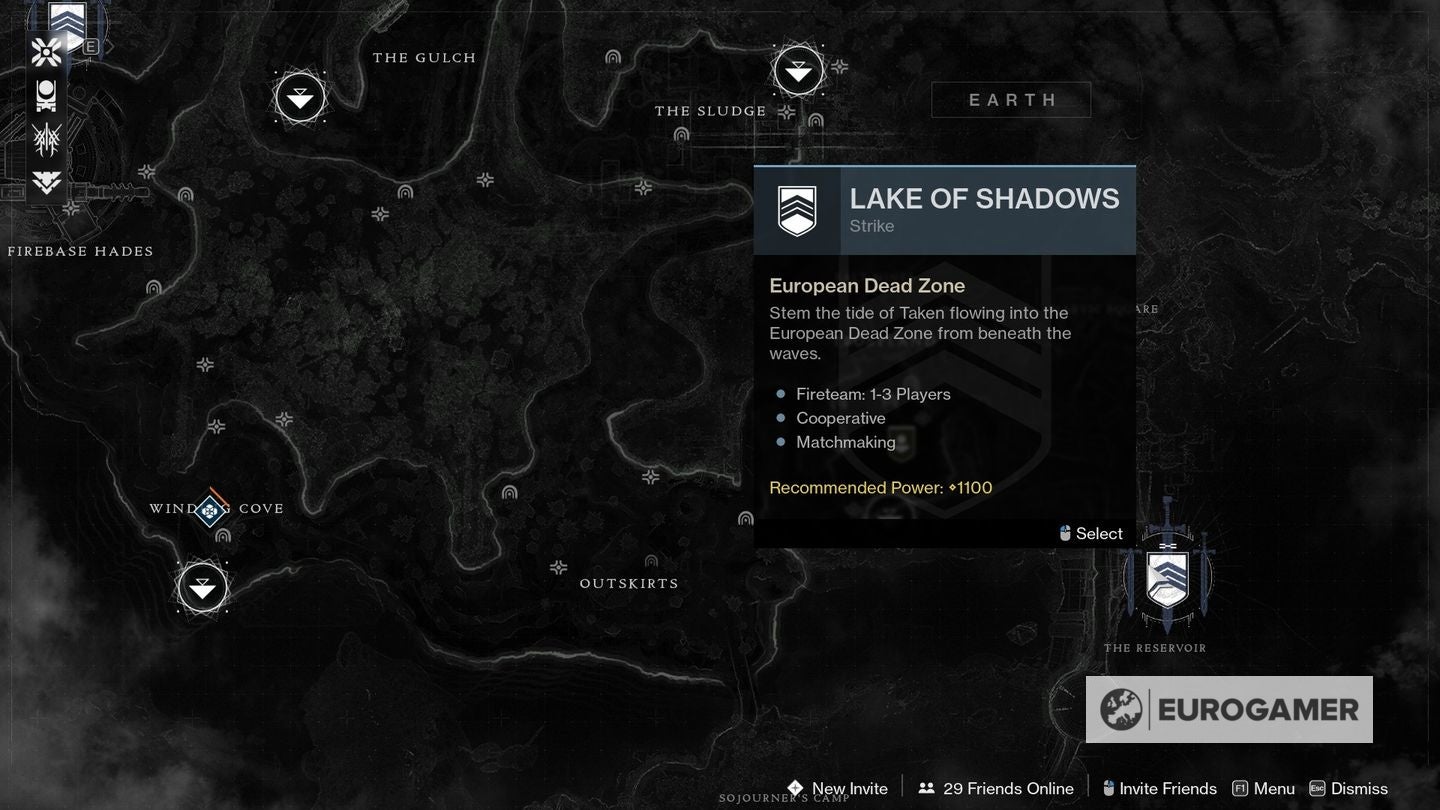The width and height of the screenshot is (1440, 810).
Task: Click the downward chevron sigil at the sidebar bottom
Action: click(46, 182)
